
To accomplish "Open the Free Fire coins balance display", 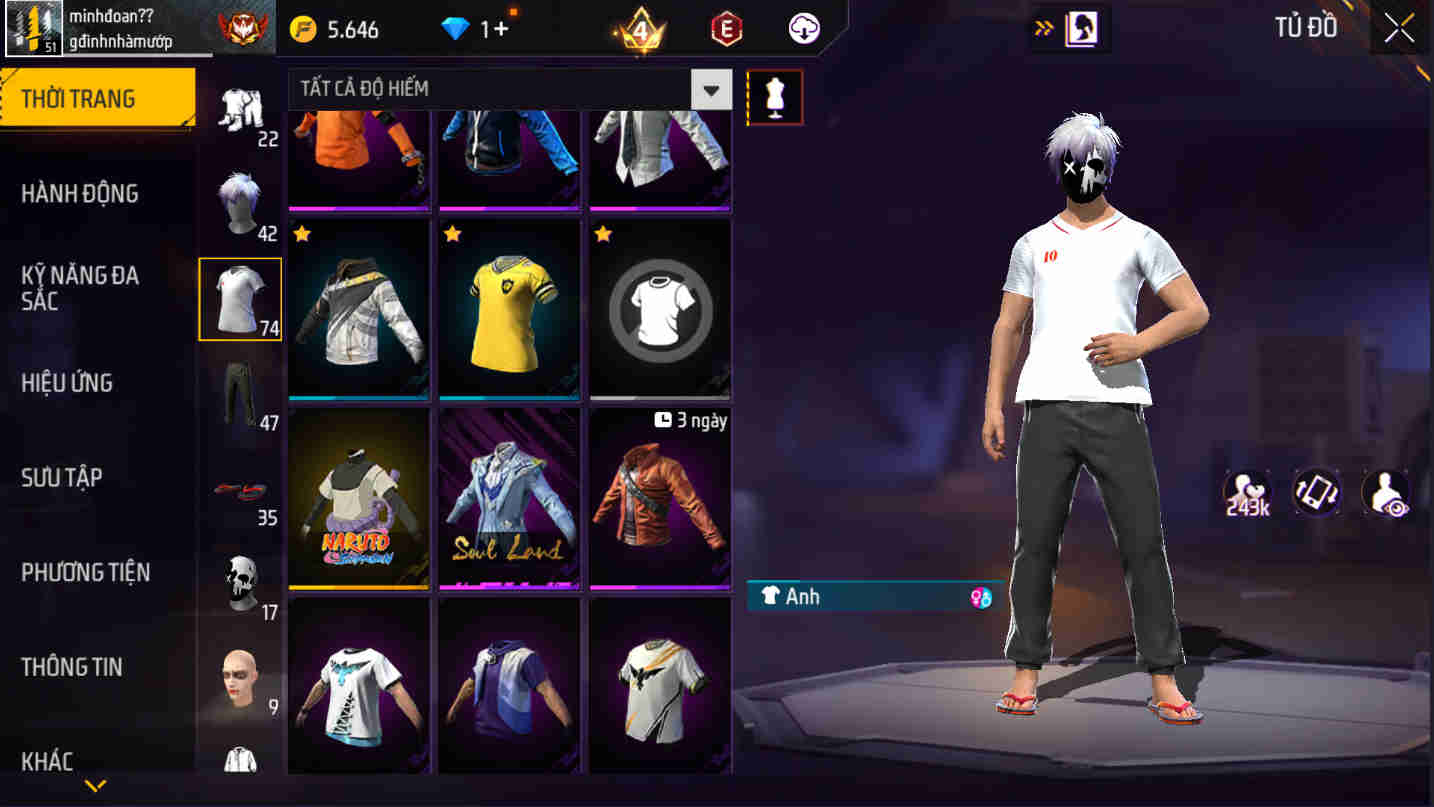I will (x=355, y=29).
